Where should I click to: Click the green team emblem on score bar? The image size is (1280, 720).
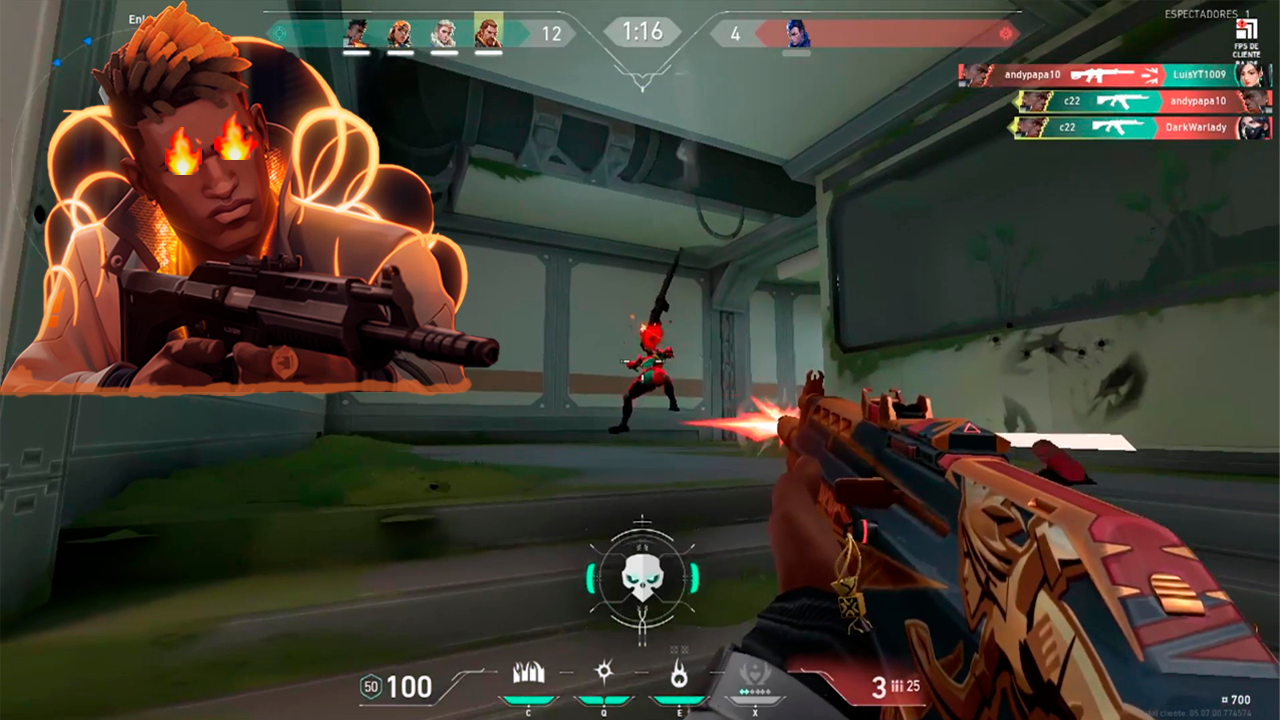pyautogui.click(x=279, y=33)
